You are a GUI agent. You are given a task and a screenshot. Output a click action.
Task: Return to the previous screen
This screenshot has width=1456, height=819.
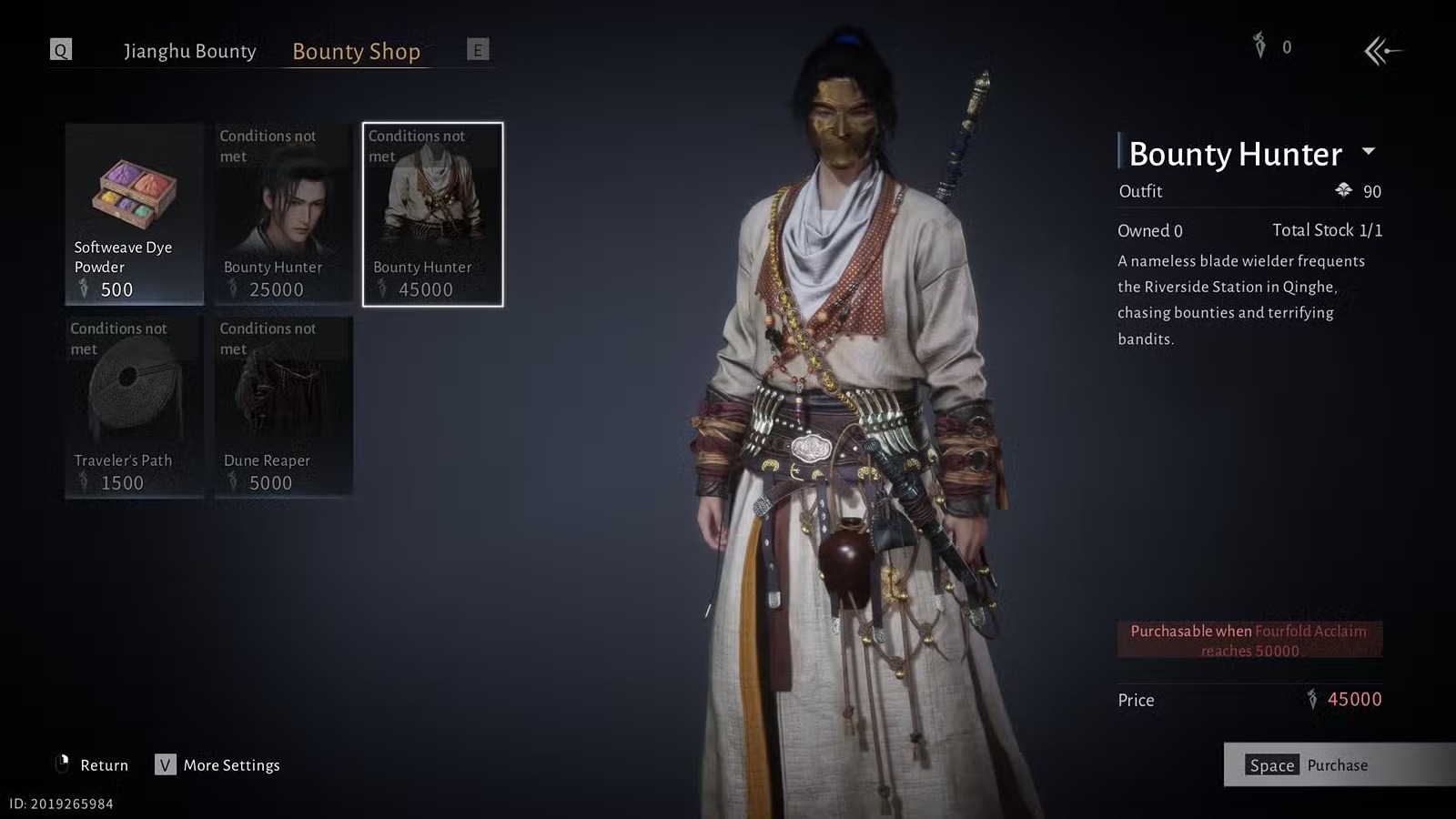pos(92,765)
